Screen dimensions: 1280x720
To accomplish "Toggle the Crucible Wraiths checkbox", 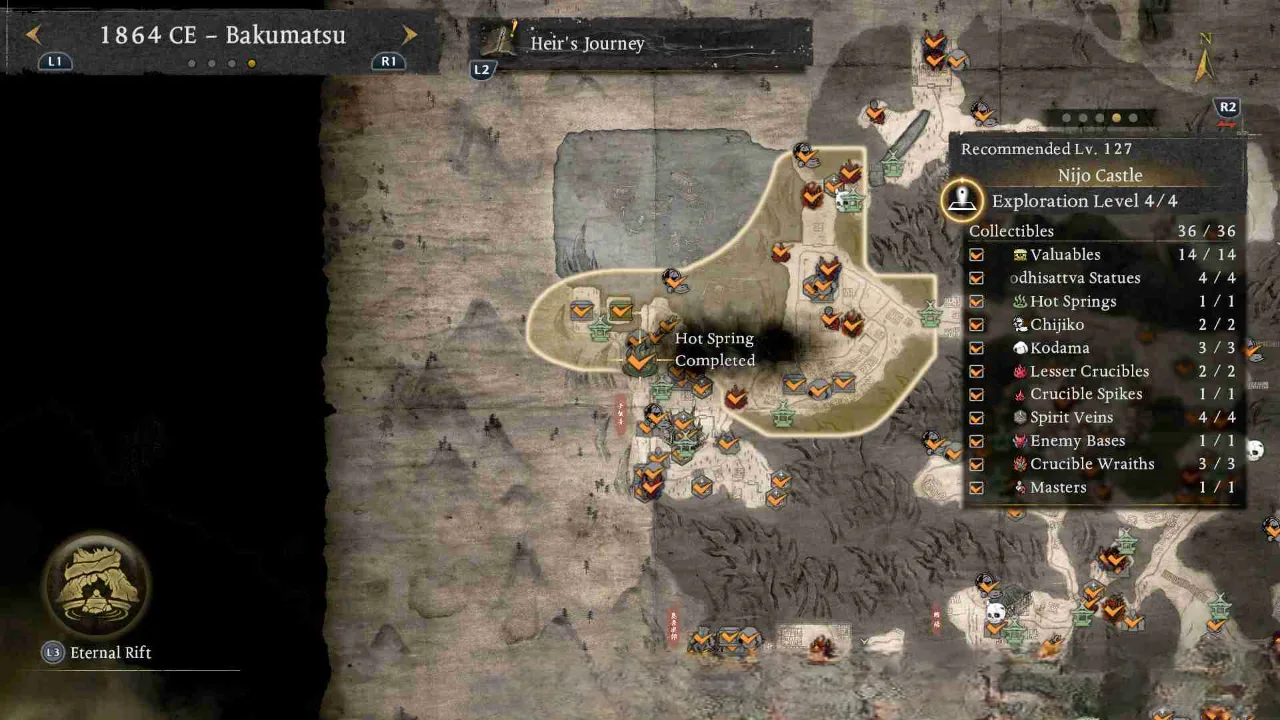I will click(976, 464).
